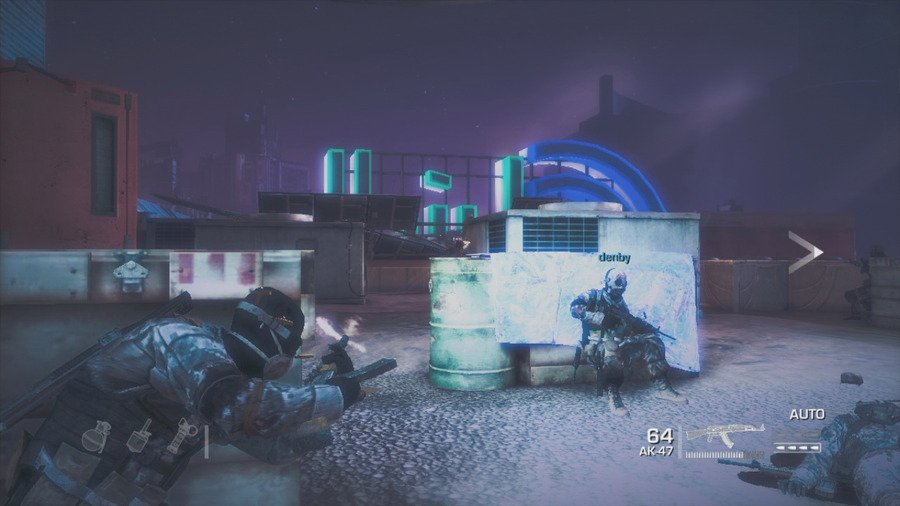Viewport: 900px width, 506px height.
Task: Click the AK-47 weapon icon
Action: click(x=721, y=434)
